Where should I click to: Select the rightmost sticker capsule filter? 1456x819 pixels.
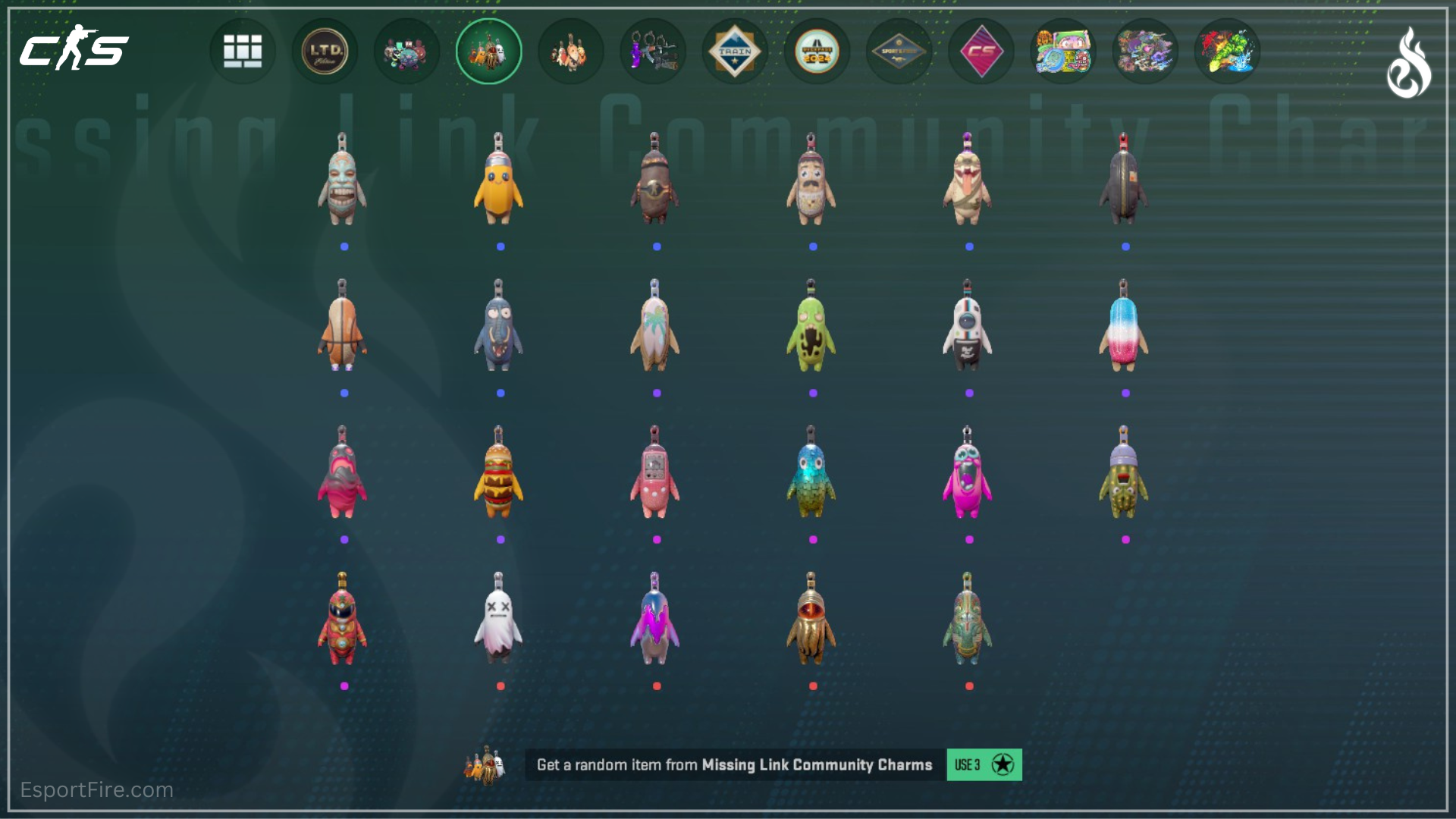[1227, 50]
